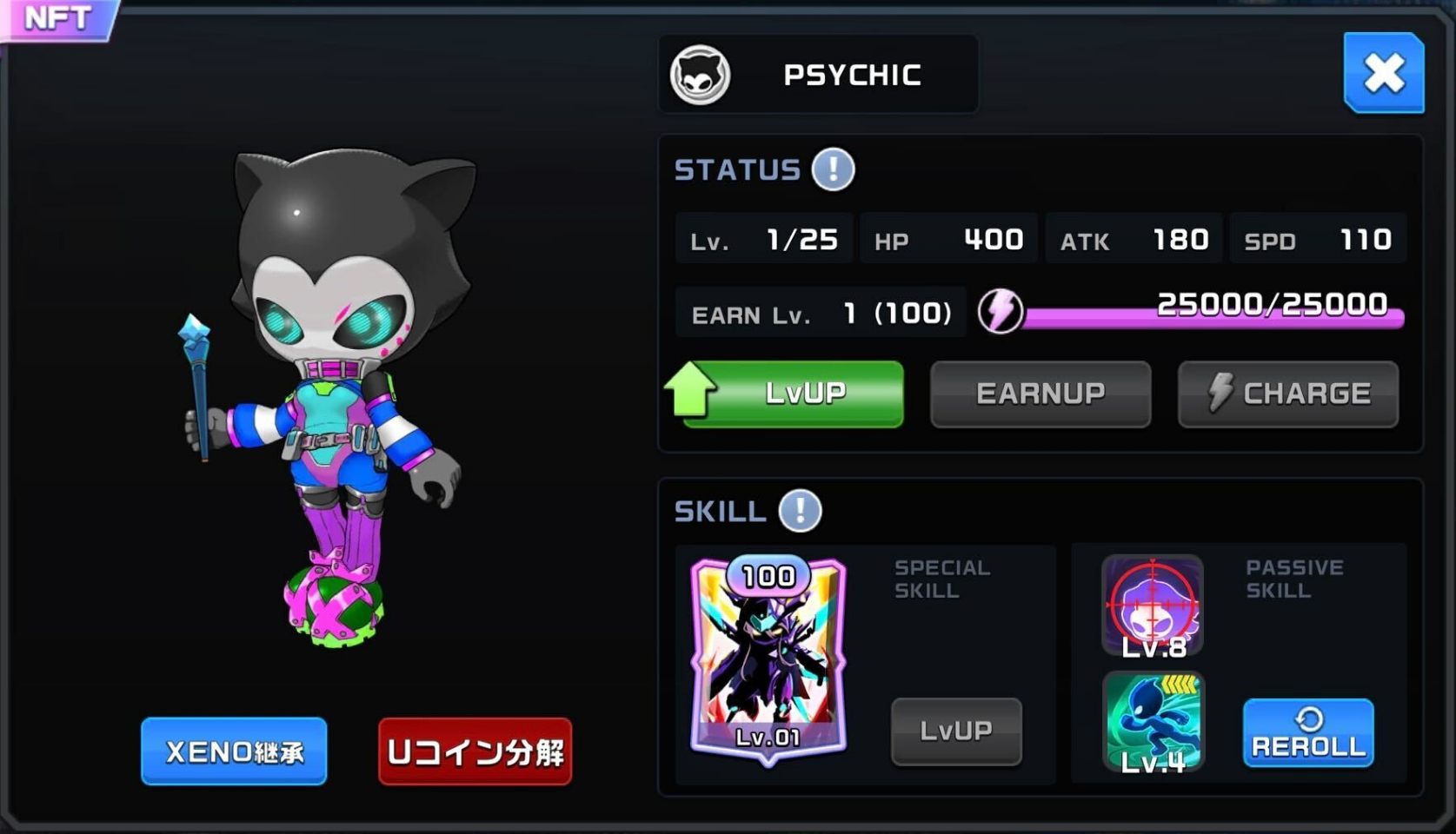Reroll the passive skills

click(x=1308, y=732)
